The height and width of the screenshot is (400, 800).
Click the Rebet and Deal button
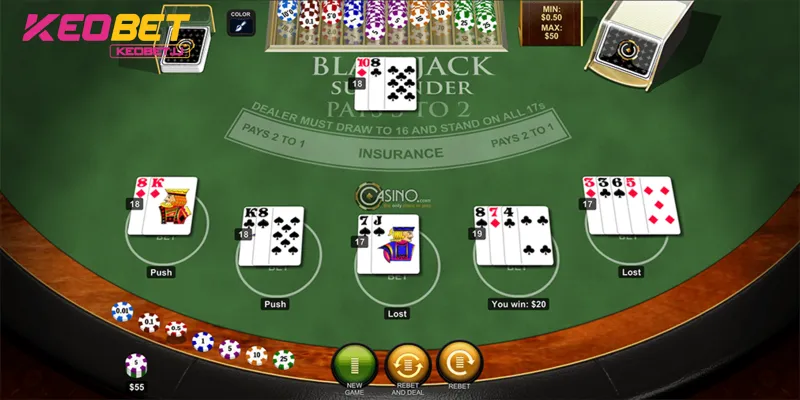click(x=406, y=362)
